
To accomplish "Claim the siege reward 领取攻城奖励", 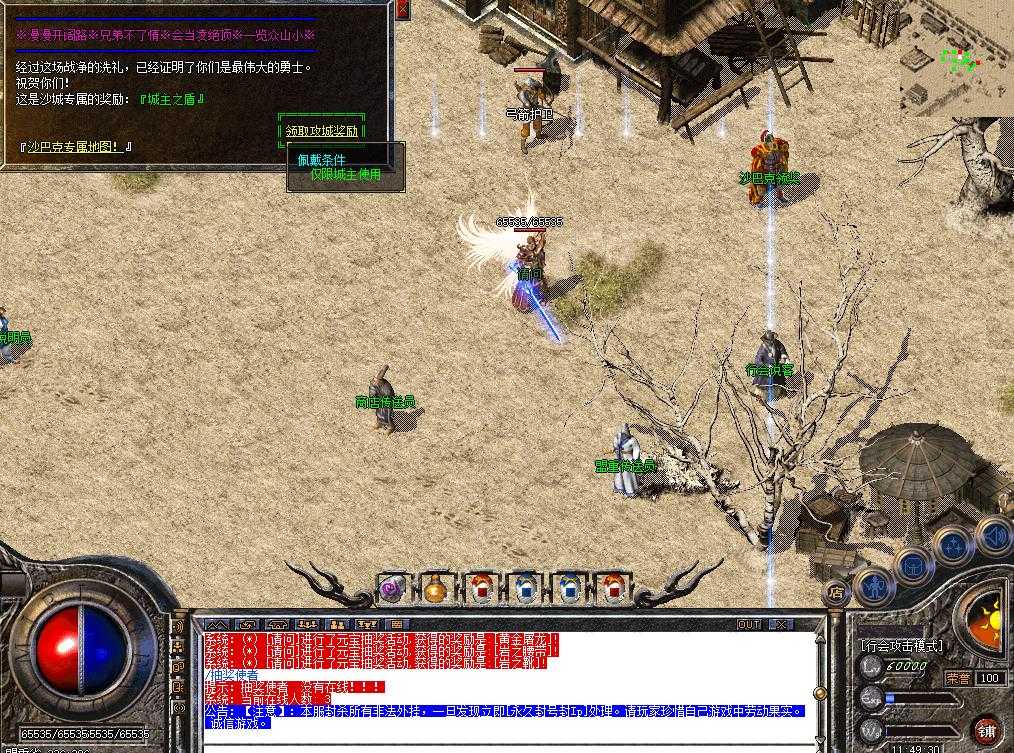I will [x=320, y=131].
